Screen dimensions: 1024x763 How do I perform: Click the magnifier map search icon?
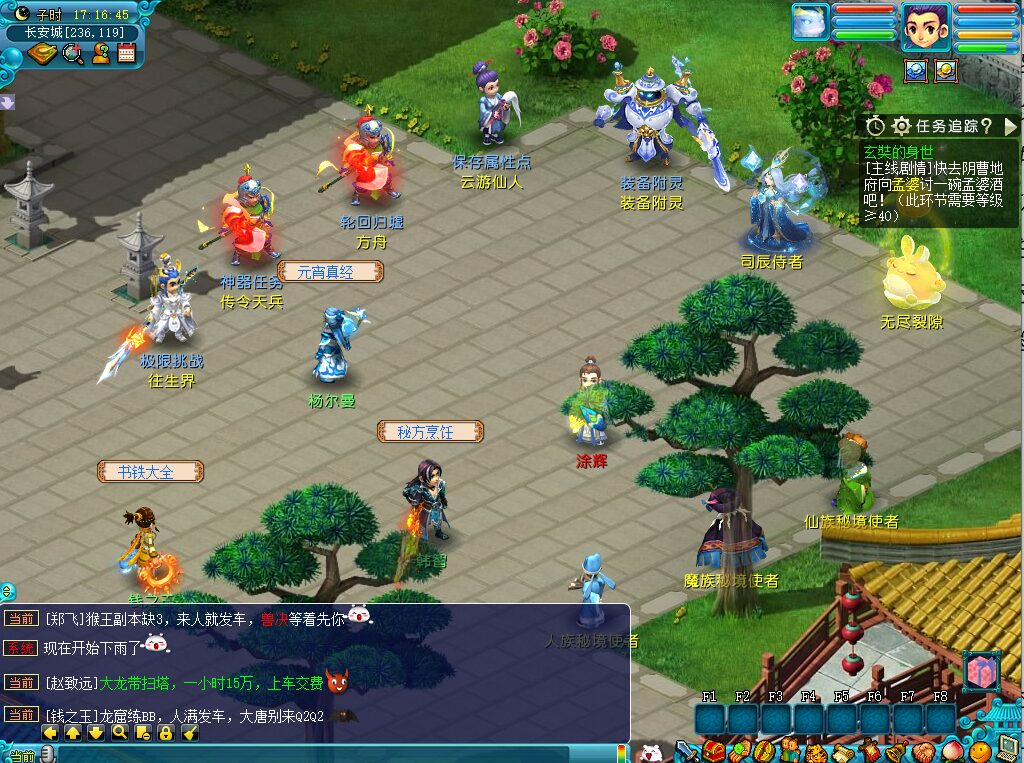coord(72,53)
